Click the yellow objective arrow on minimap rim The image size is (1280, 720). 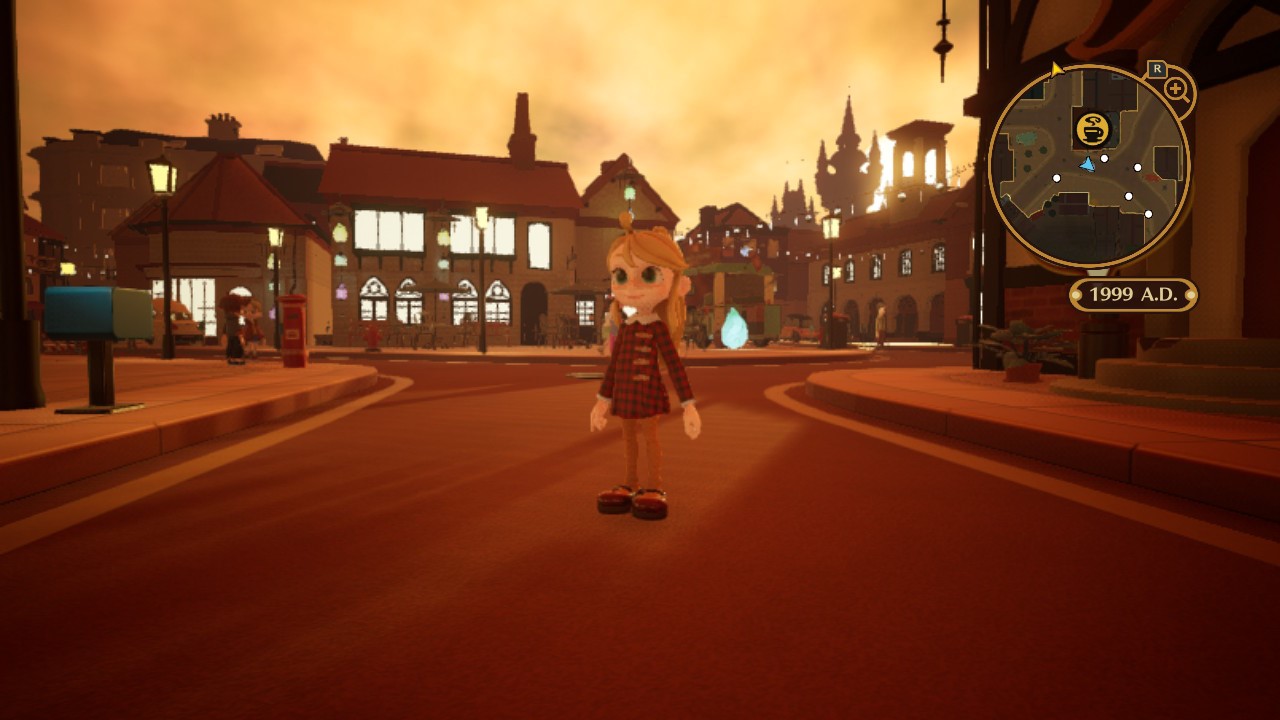[1057, 69]
